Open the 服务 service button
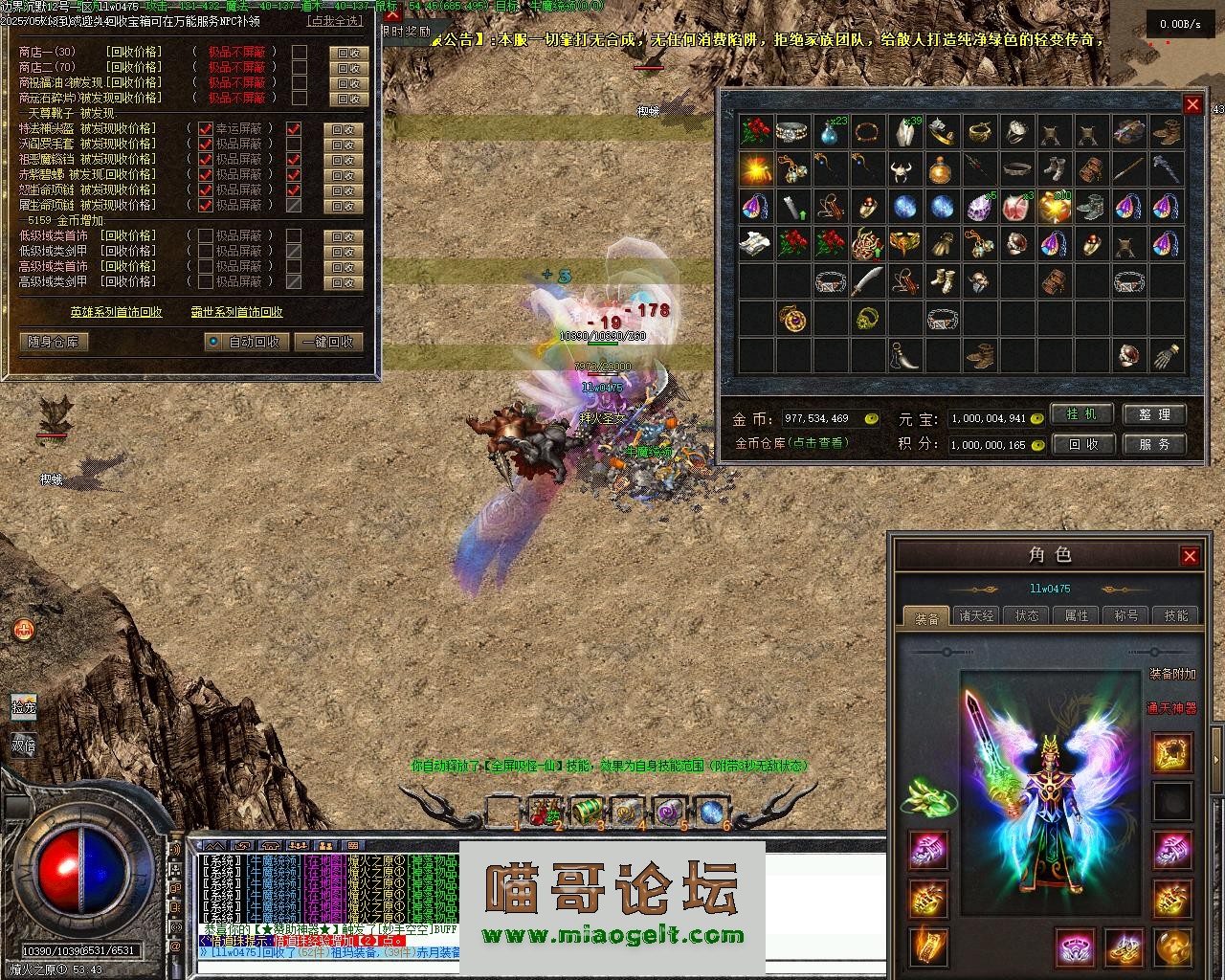Viewport: 1225px width, 980px height. 1153,444
